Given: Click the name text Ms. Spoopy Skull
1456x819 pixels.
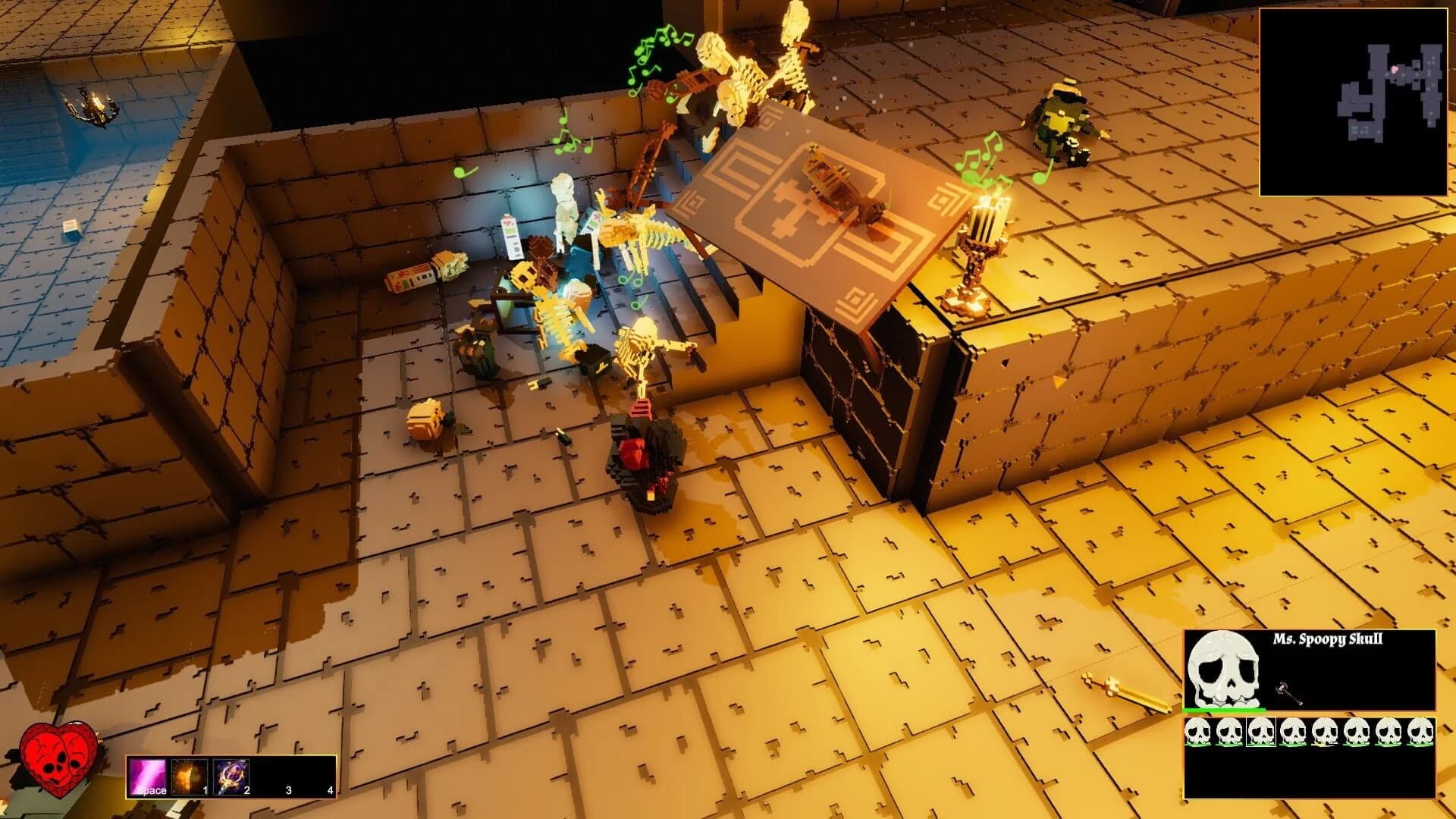Looking at the screenshot, I should pyautogui.click(x=1327, y=639).
